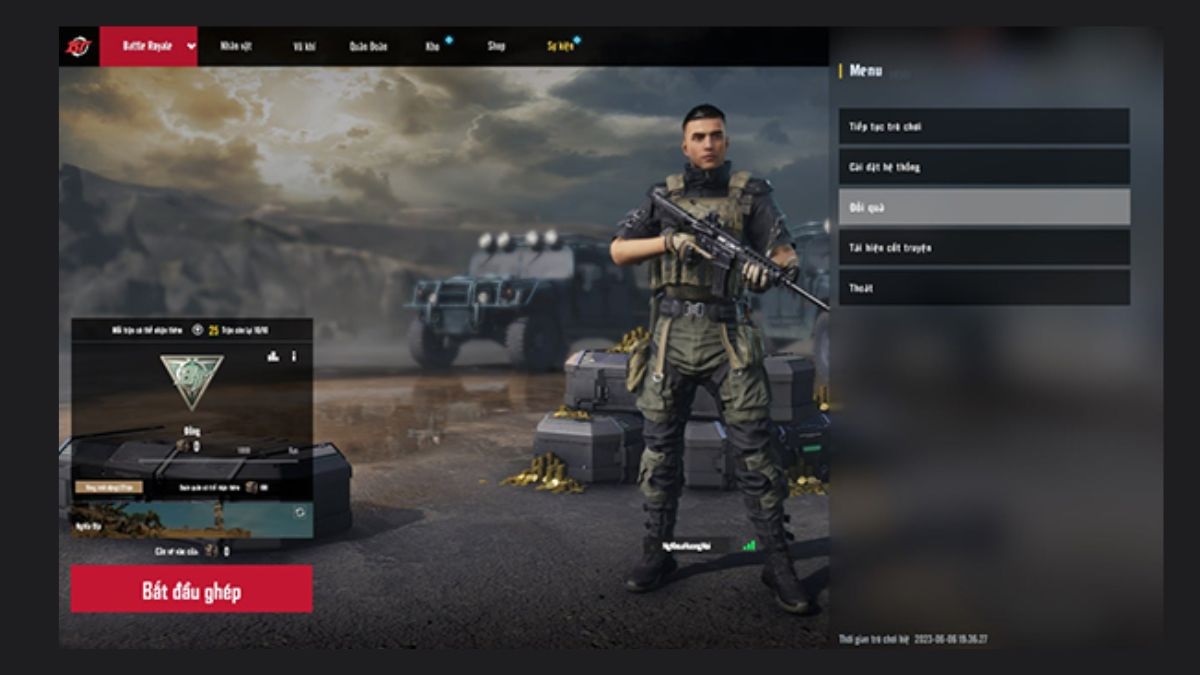The height and width of the screenshot is (675, 1200).
Task: Exit via the Thoát entry
Action: coord(984,288)
